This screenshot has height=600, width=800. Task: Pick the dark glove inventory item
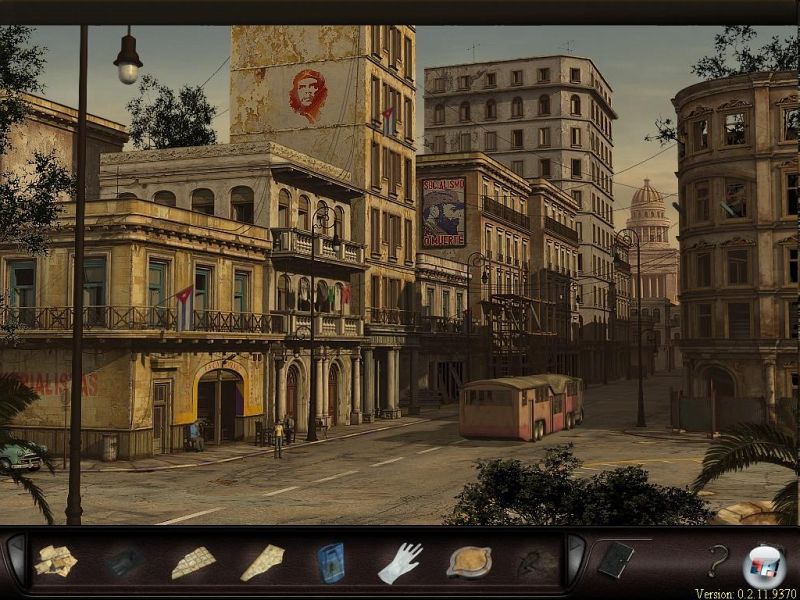[x=124, y=562]
